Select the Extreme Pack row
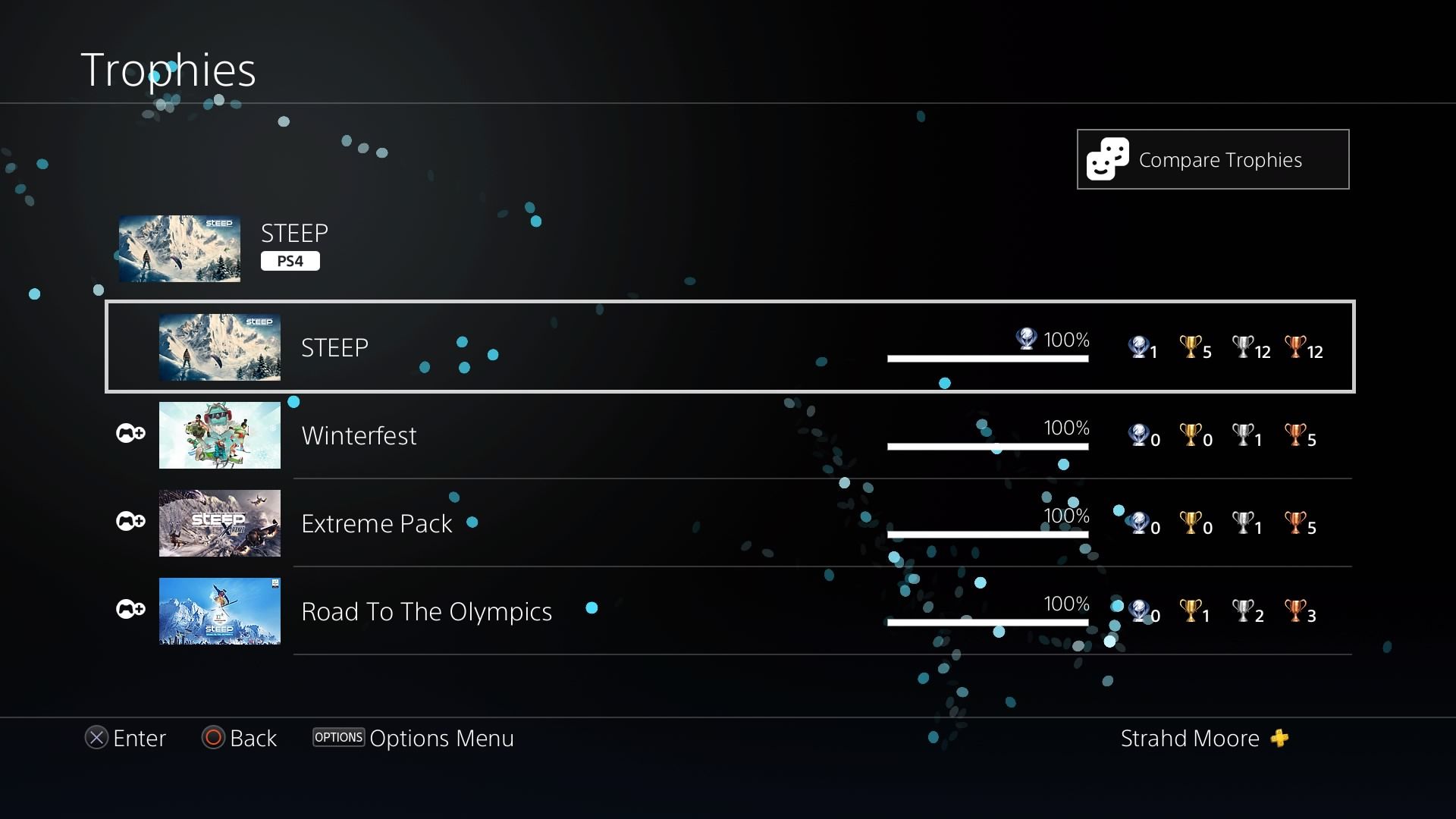This screenshot has height=819, width=1456. pyautogui.click(x=377, y=523)
